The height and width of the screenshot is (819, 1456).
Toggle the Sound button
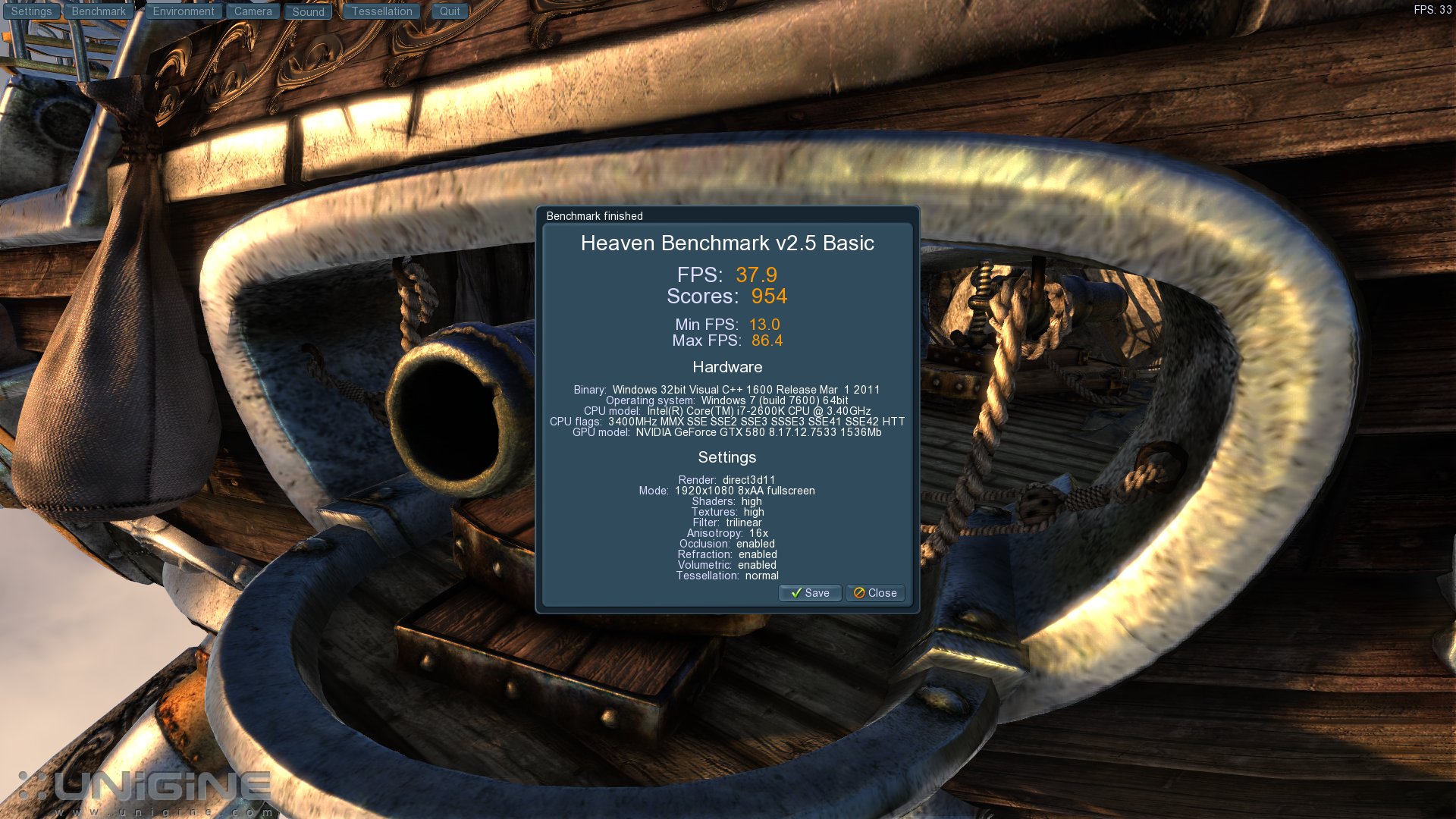[308, 11]
